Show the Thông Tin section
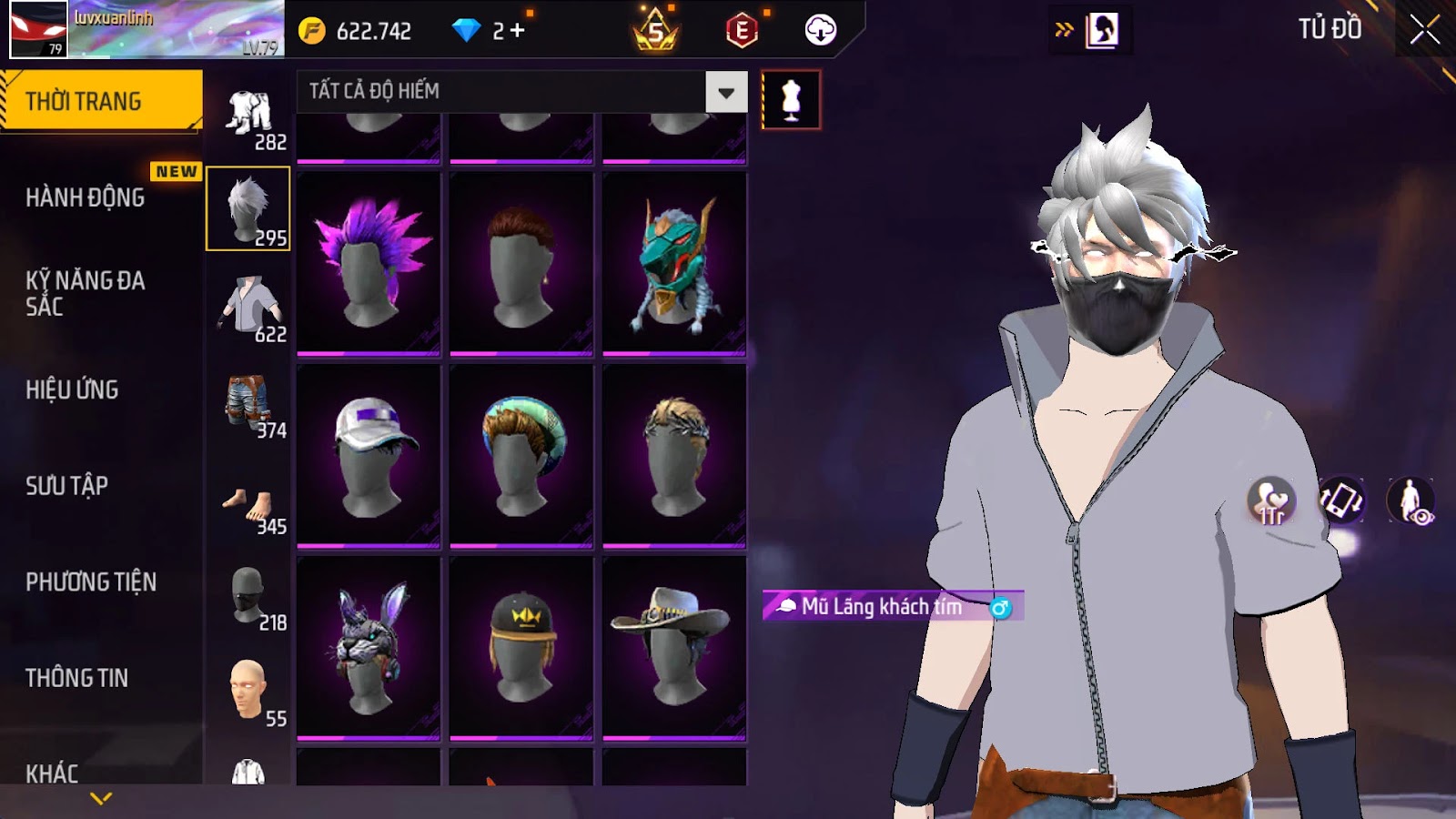 (76, 678)
